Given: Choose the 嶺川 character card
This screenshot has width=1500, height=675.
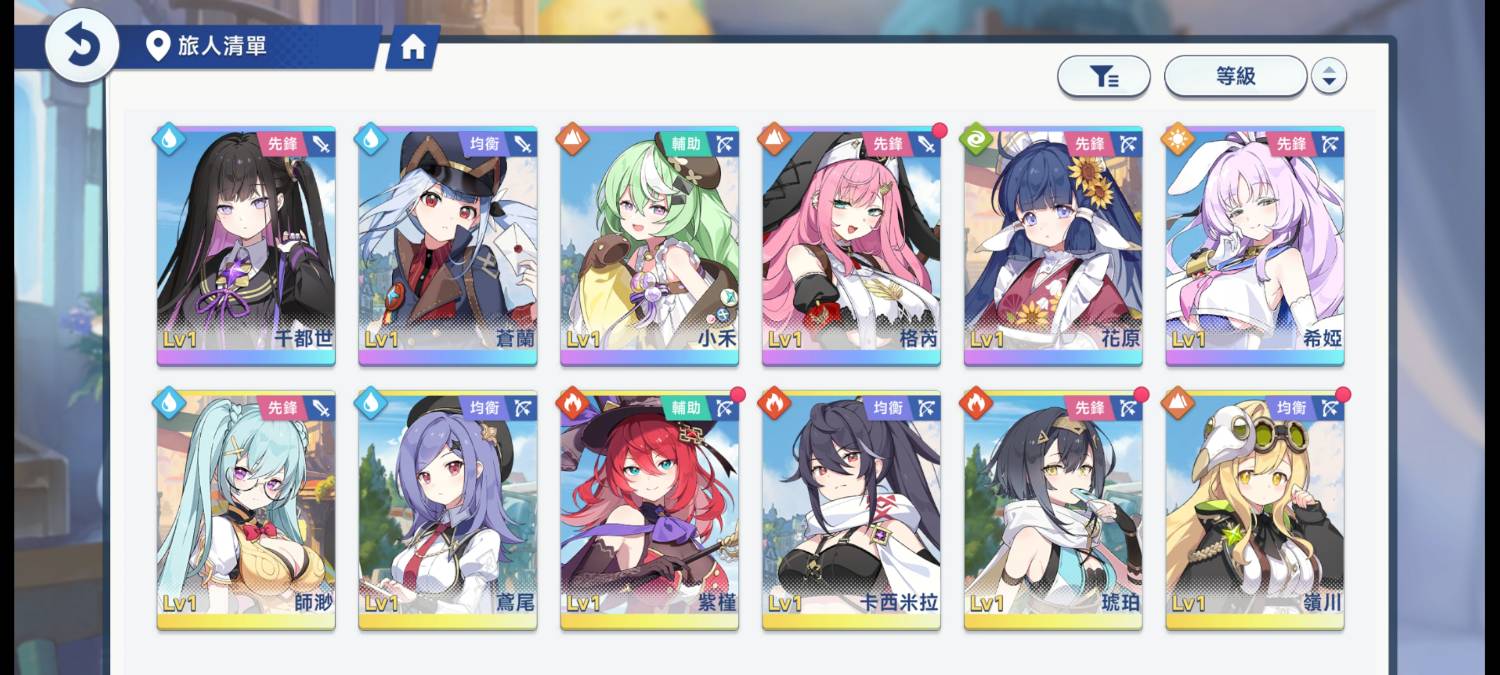Looking at the screenshot, I should click(x=1254, y=510).
